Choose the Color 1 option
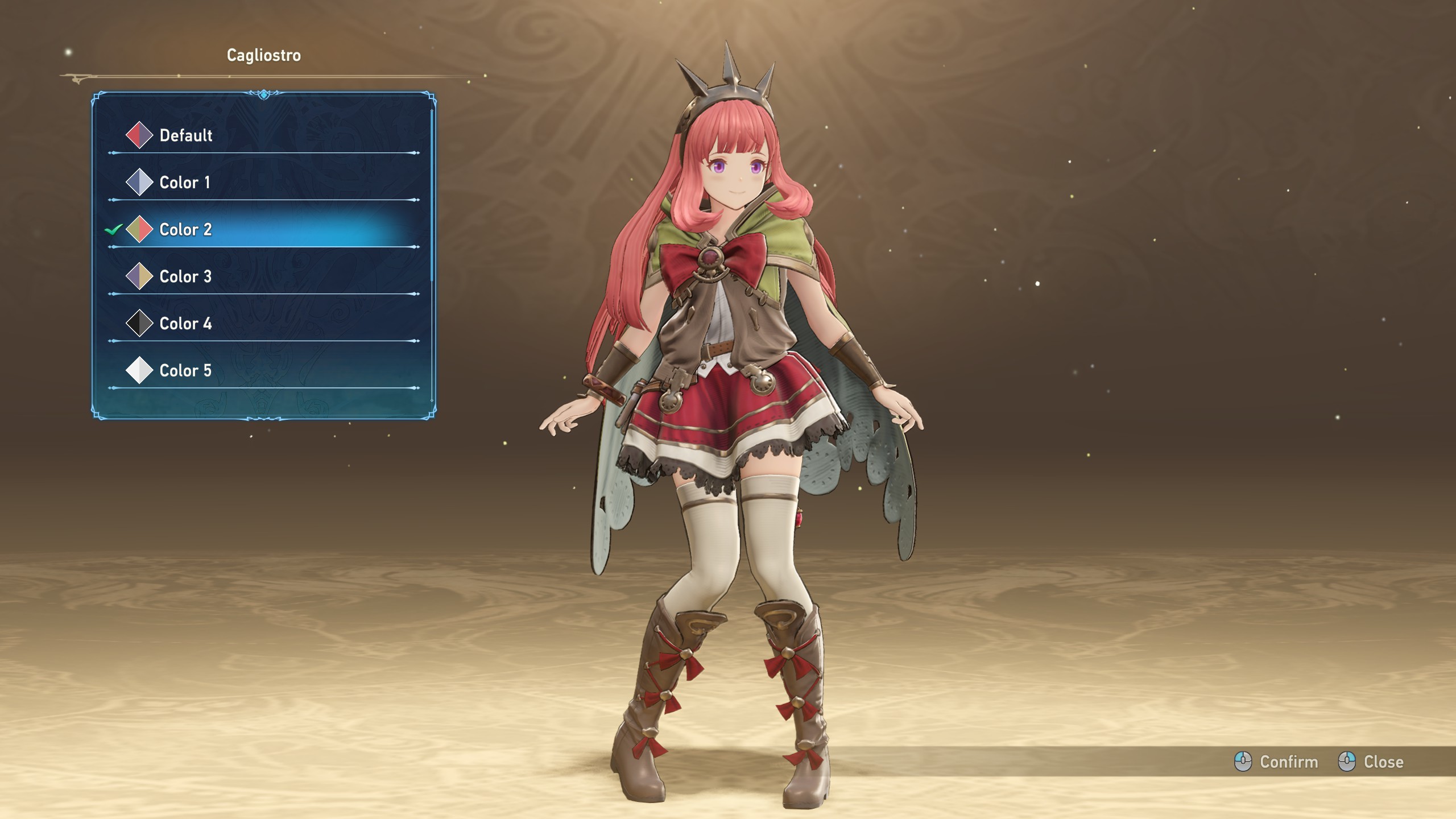Viewport: 1456px width, 819px height. click(185, 183)
